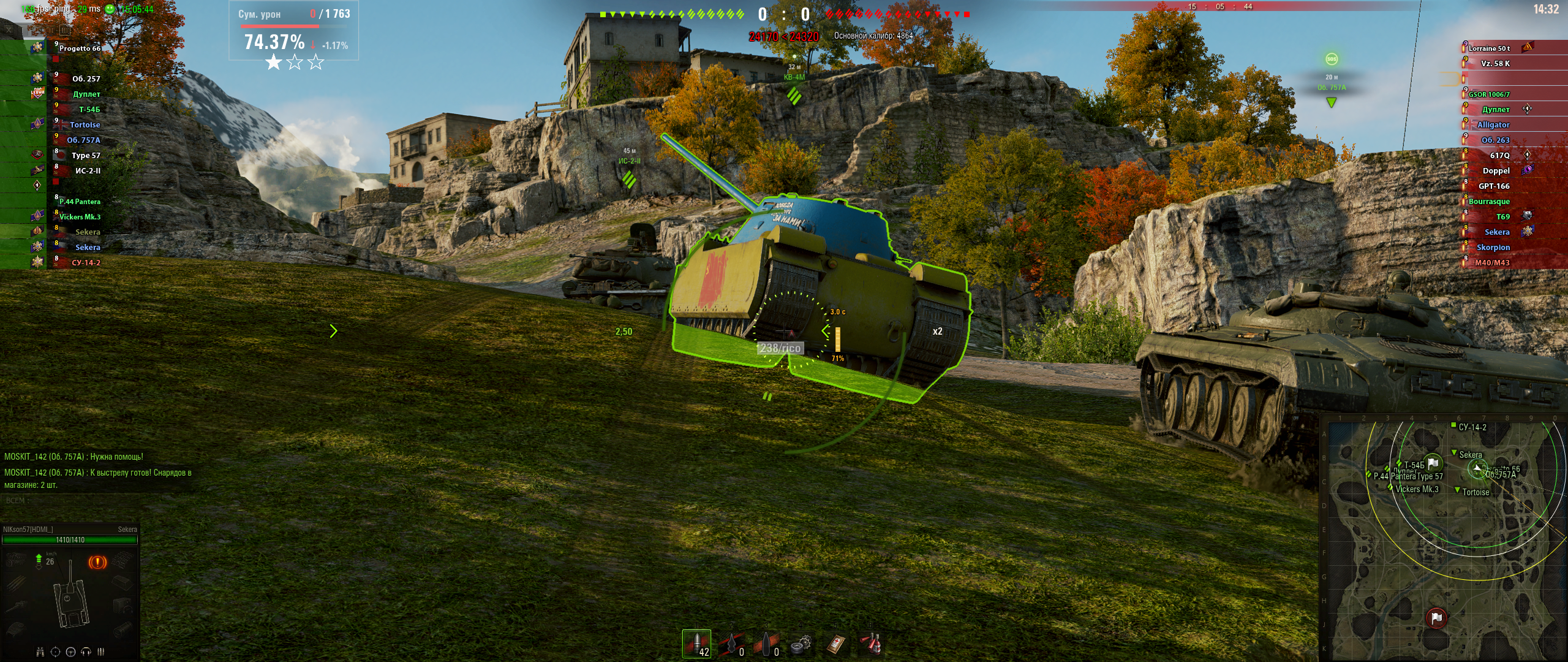Select the Tortoise row in allied list
Screen dimensions: 1568x662
tap(85, 125)
